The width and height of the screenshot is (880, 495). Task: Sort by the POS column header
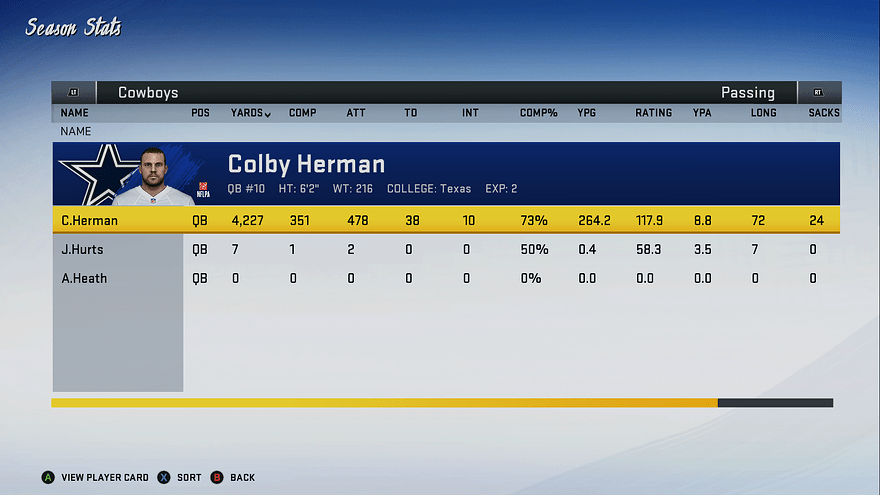(x=200, y=113)
